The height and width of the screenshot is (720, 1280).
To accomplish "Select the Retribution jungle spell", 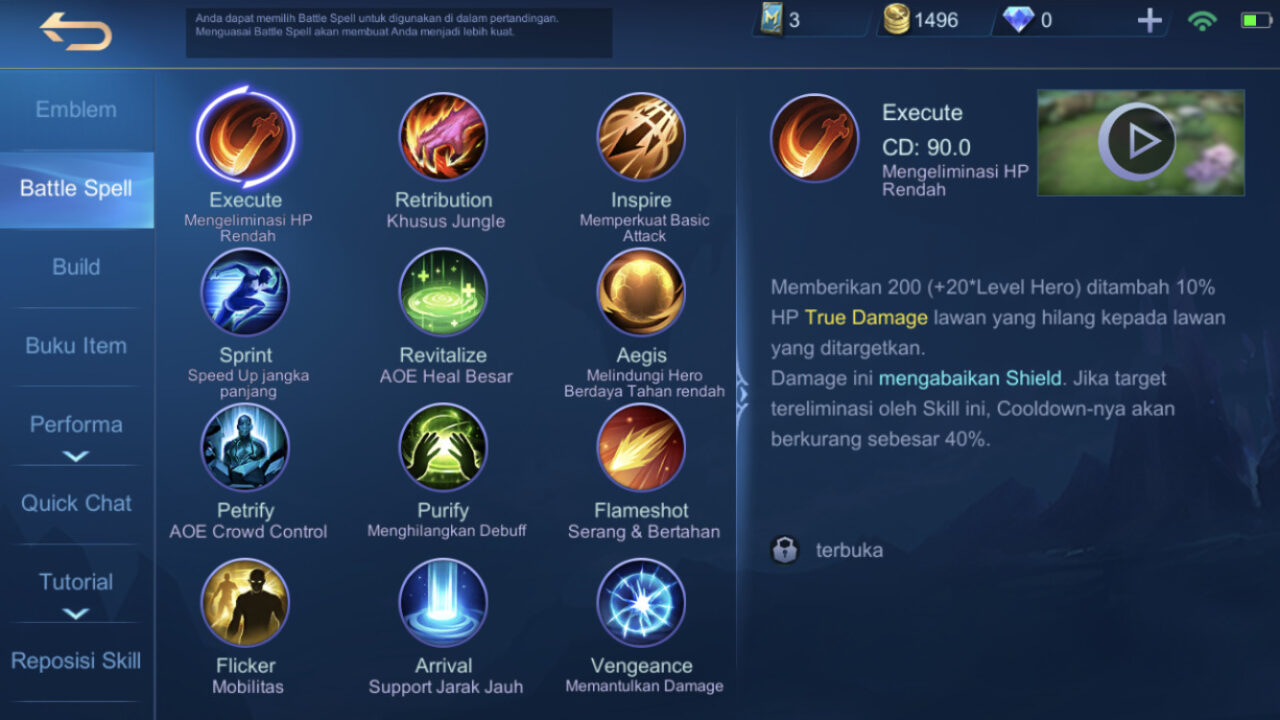I will pos(443,137).
